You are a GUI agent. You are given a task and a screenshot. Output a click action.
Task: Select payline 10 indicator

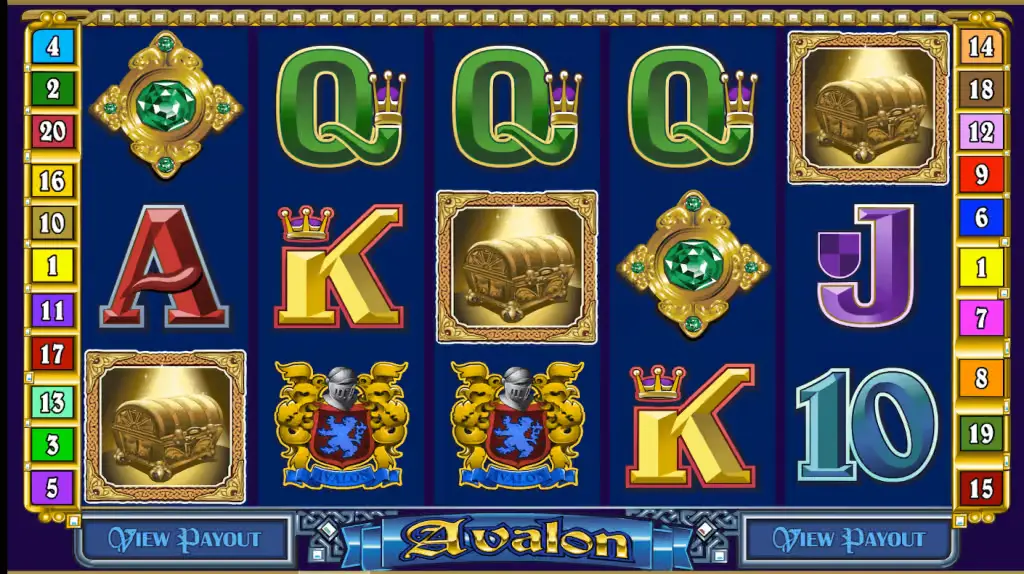coord(52,222)
